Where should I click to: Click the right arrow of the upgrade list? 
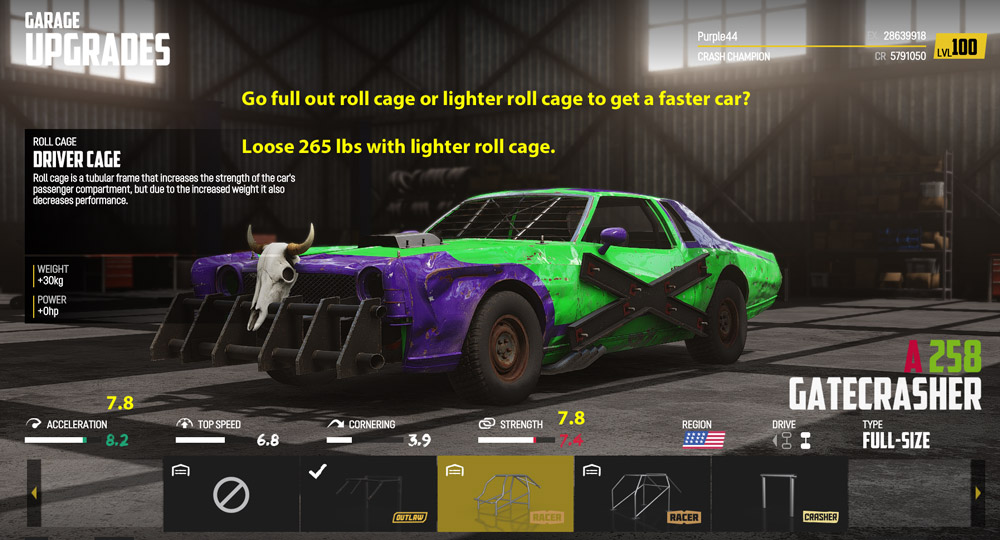pos(977,493)
